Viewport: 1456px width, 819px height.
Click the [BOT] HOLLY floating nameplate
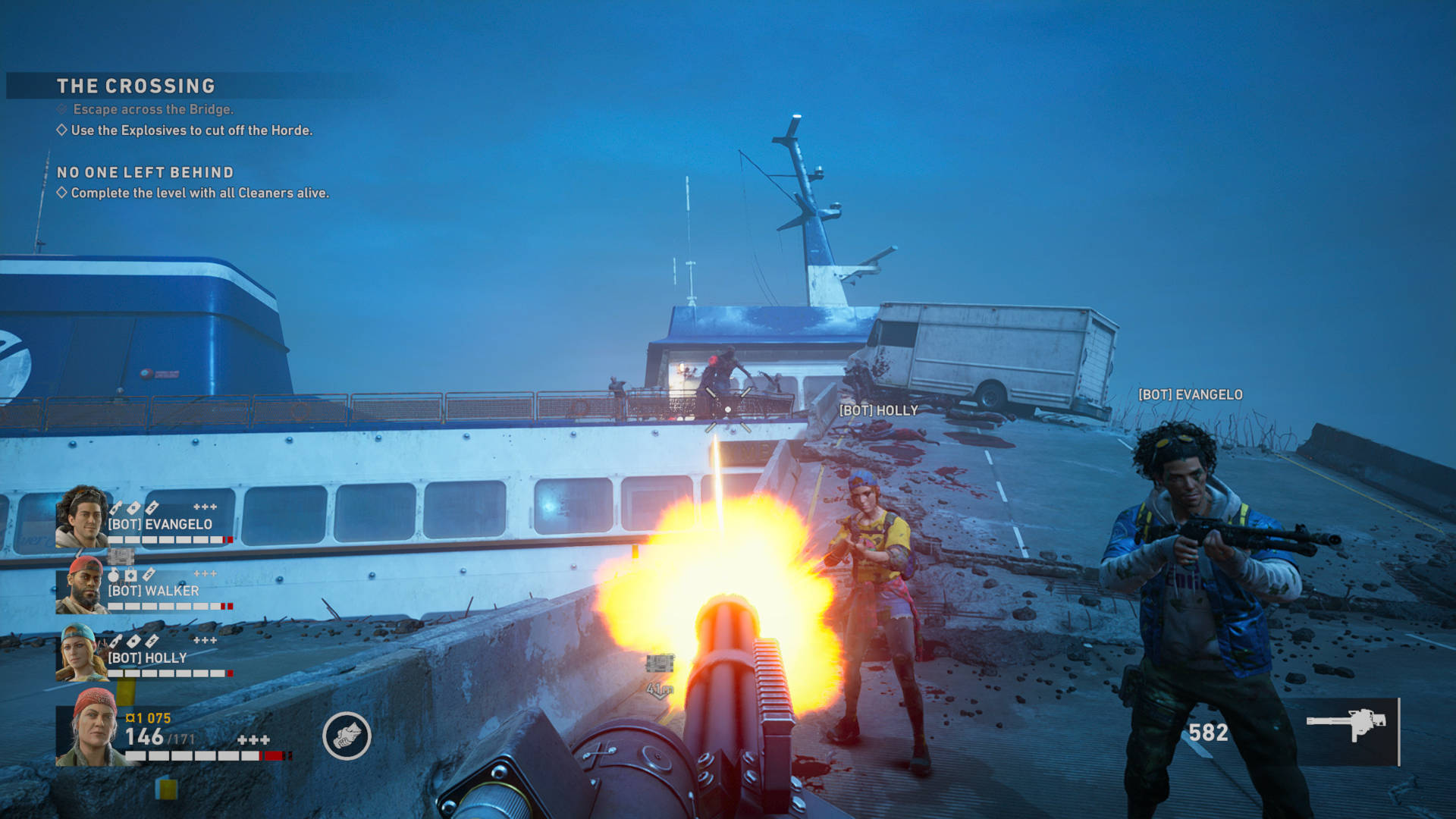pos(878,410)
